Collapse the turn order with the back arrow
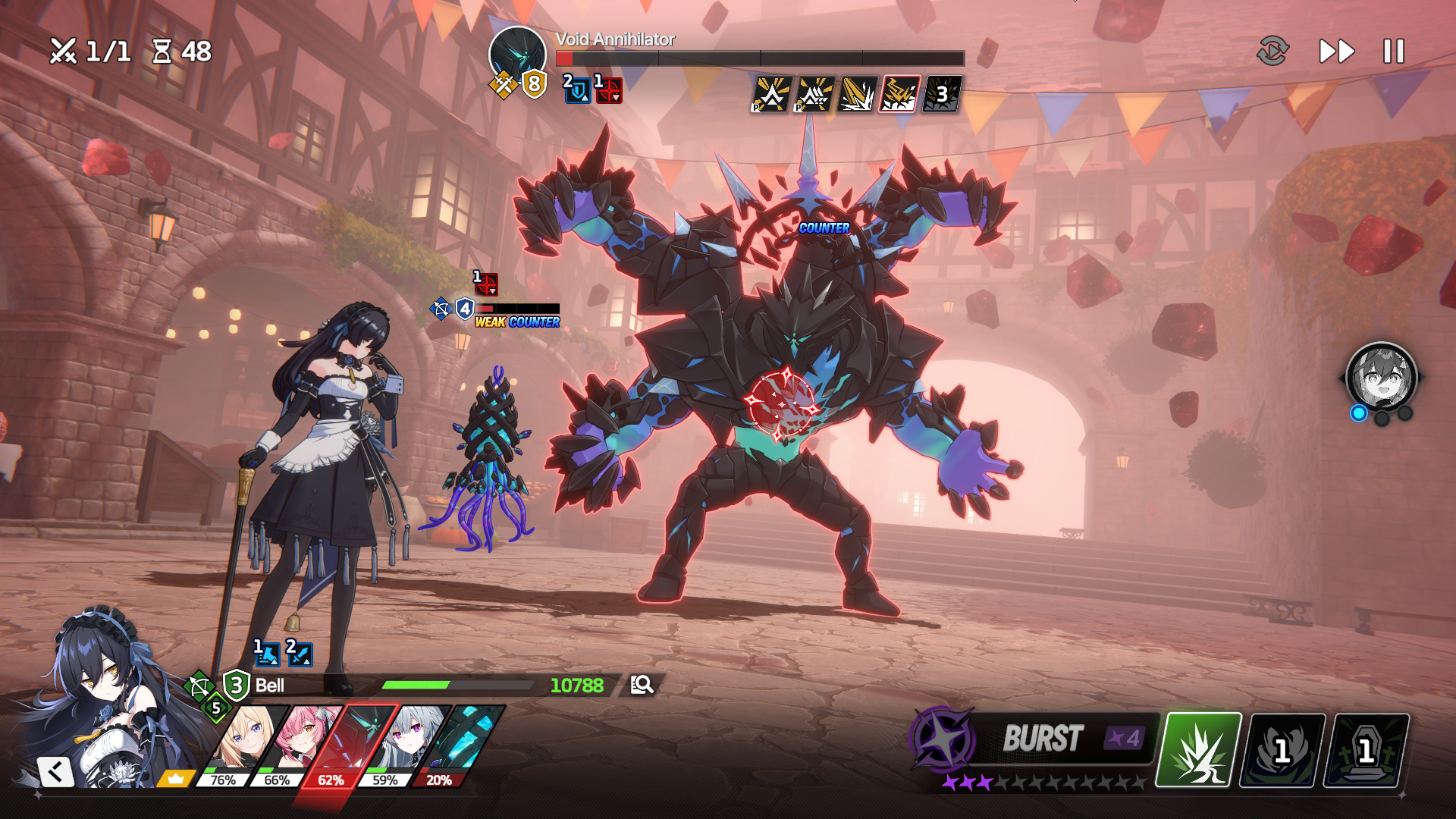The width and height of the screenshot is (1456, 819). tap(55, 772)
